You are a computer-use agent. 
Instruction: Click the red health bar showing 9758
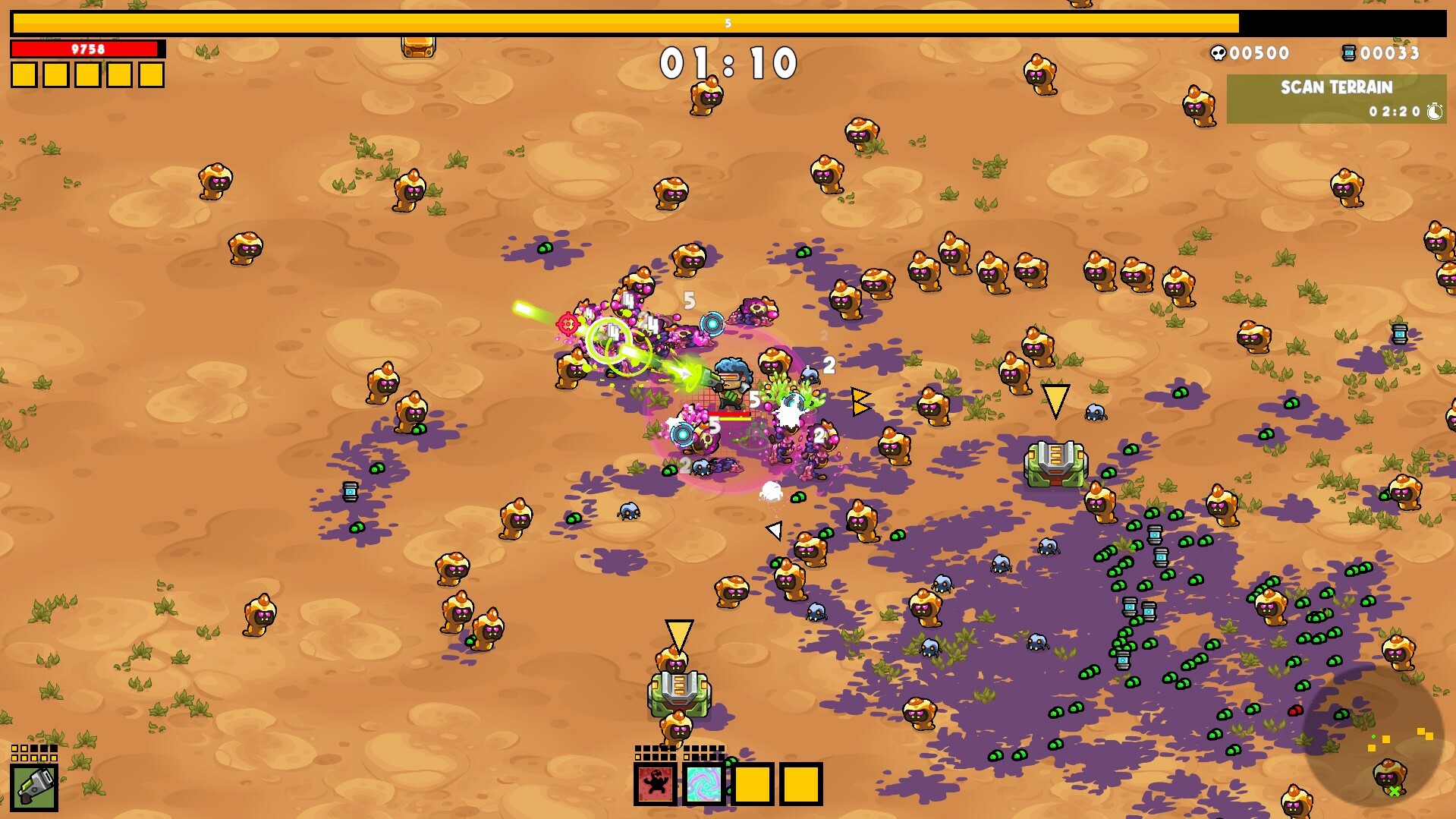[x=83, y=49]
